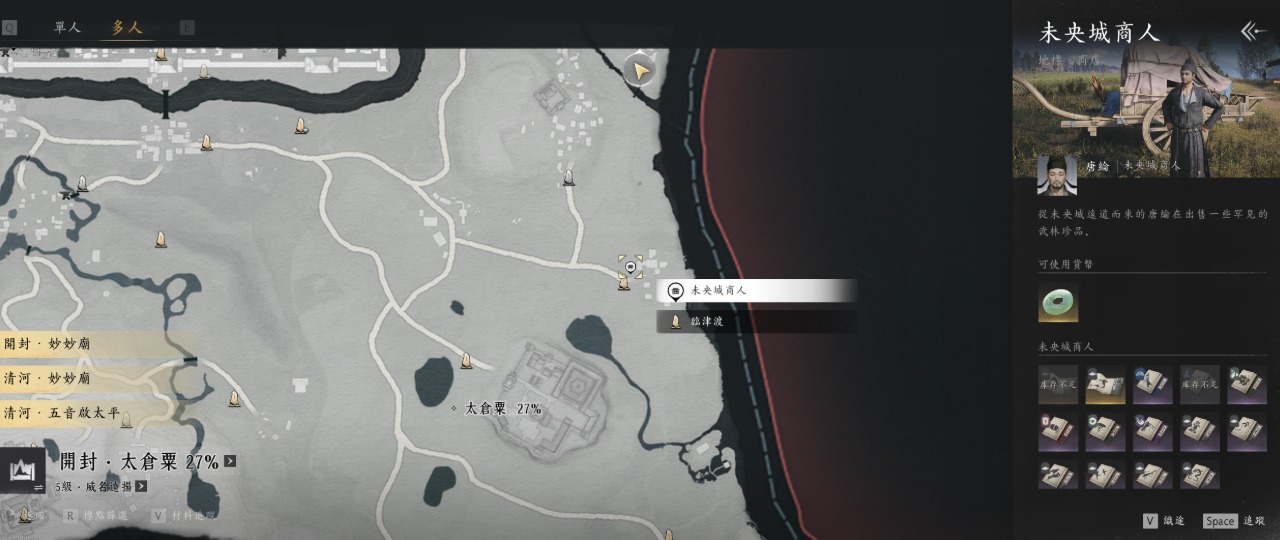
Task: Select the 多人 tab
Action: click(127, 28)
